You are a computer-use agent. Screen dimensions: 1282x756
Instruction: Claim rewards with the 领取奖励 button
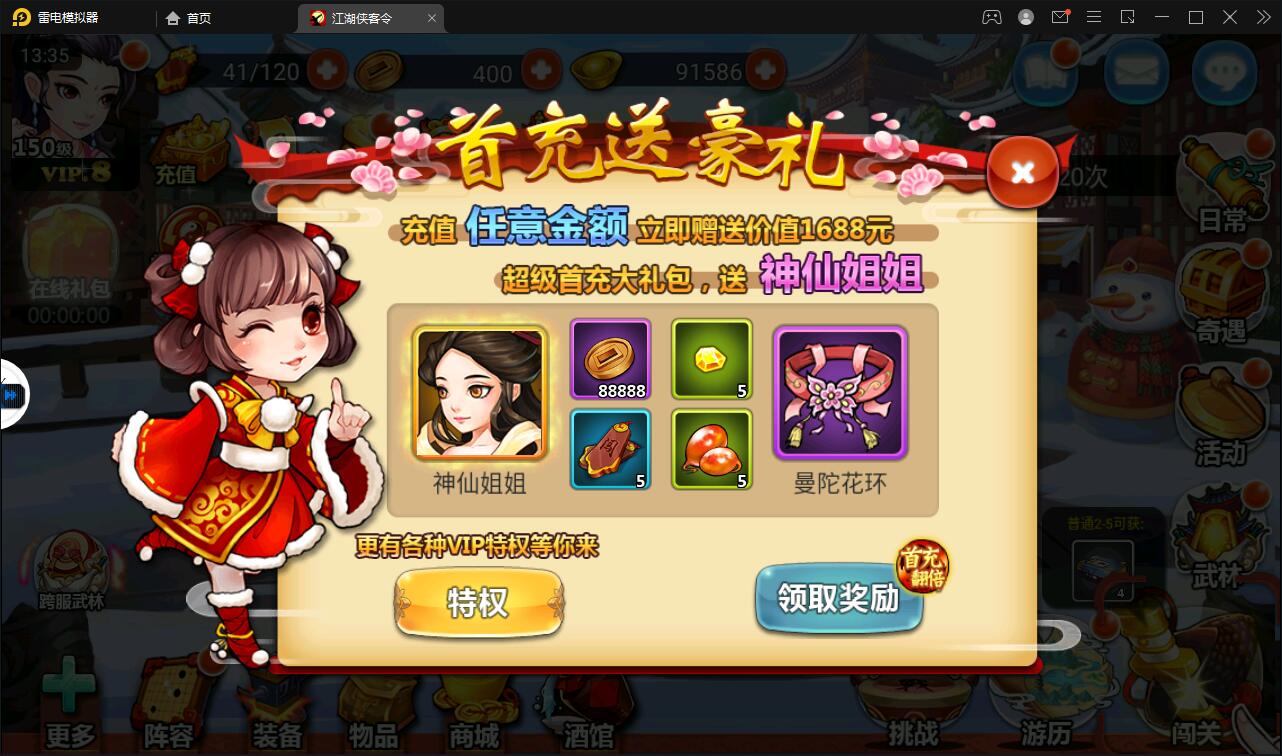(838, 600)
